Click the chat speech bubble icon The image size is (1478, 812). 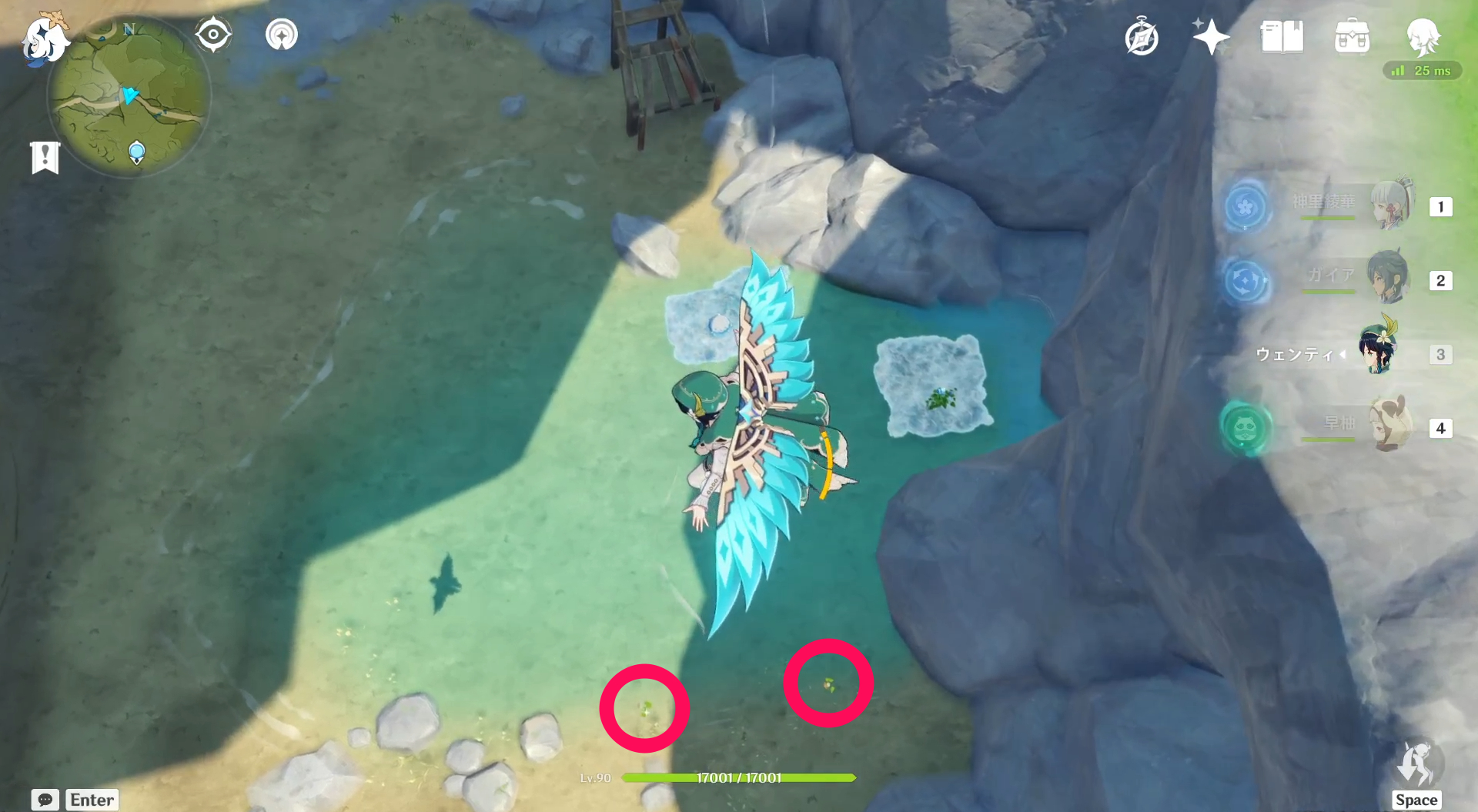(x=45, y=800)
